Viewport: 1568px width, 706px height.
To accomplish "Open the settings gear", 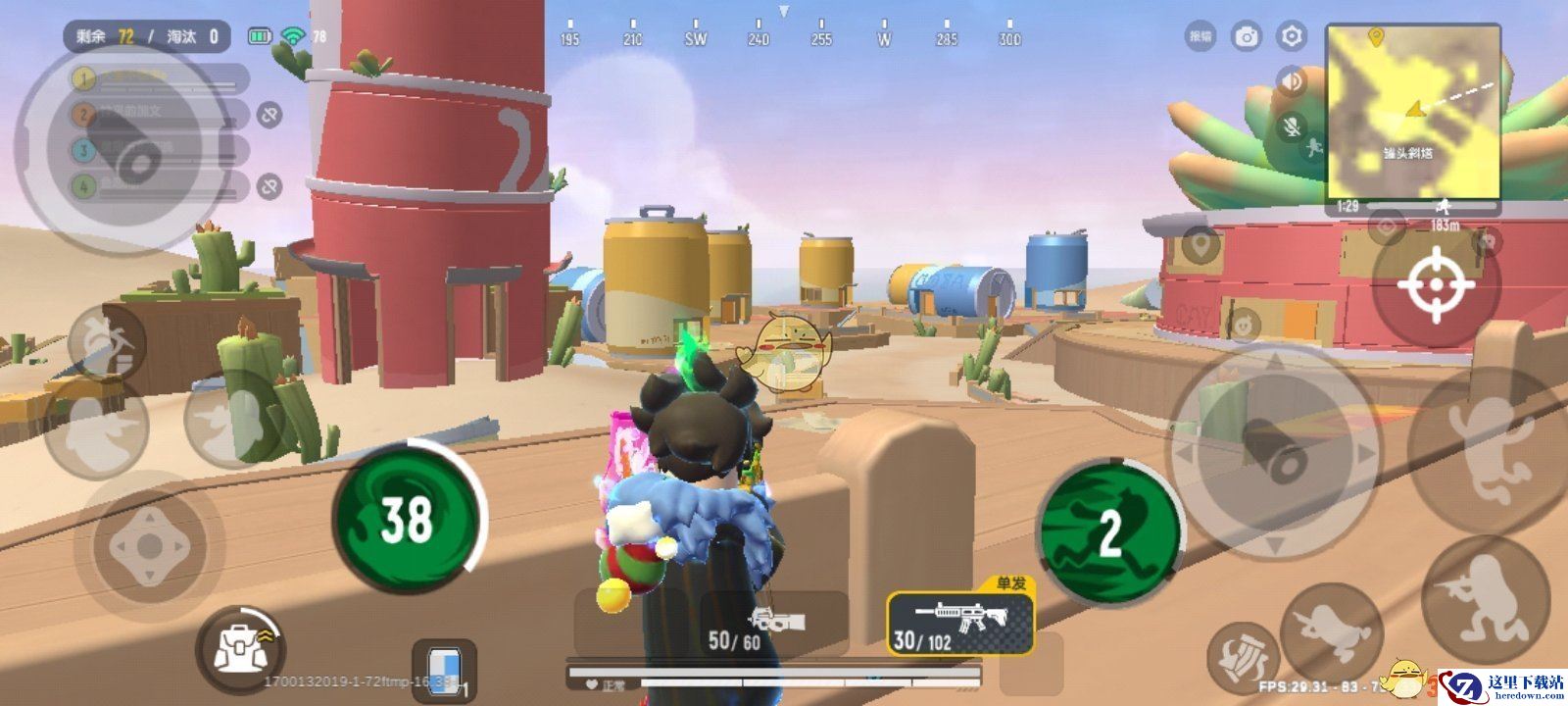I will pyautogui.click(x=1292, y=37).
